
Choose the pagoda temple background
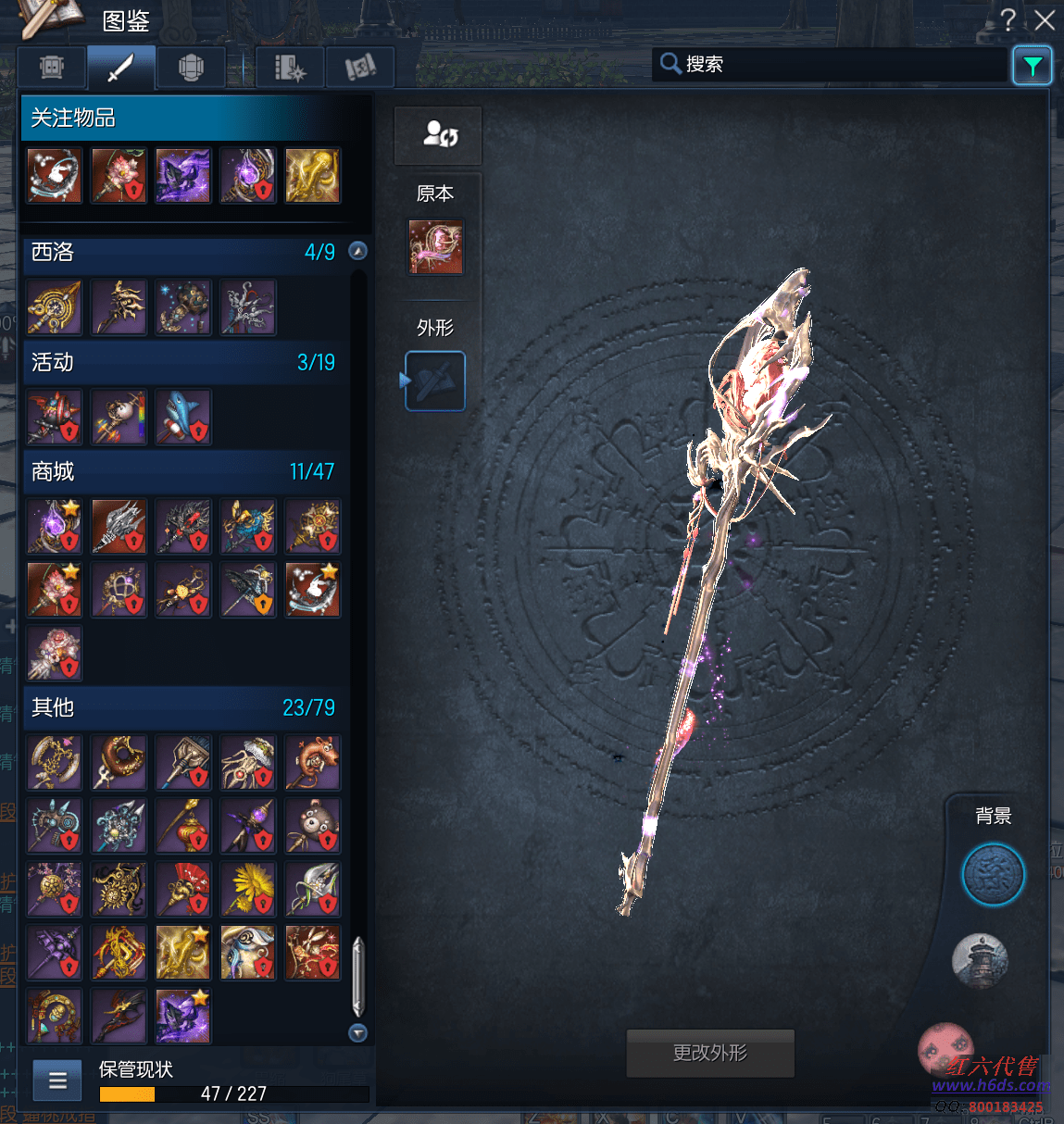tap(980, 960)
